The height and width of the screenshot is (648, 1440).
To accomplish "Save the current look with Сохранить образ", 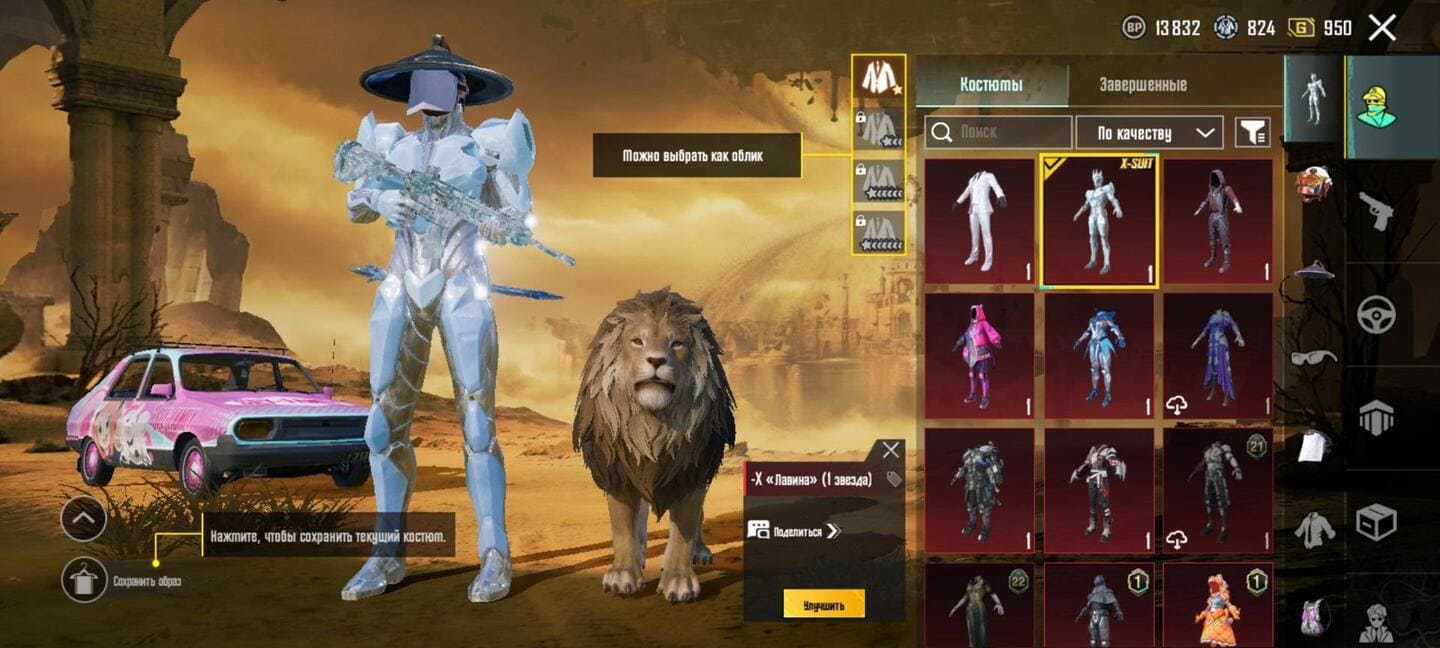I will 84,580.
